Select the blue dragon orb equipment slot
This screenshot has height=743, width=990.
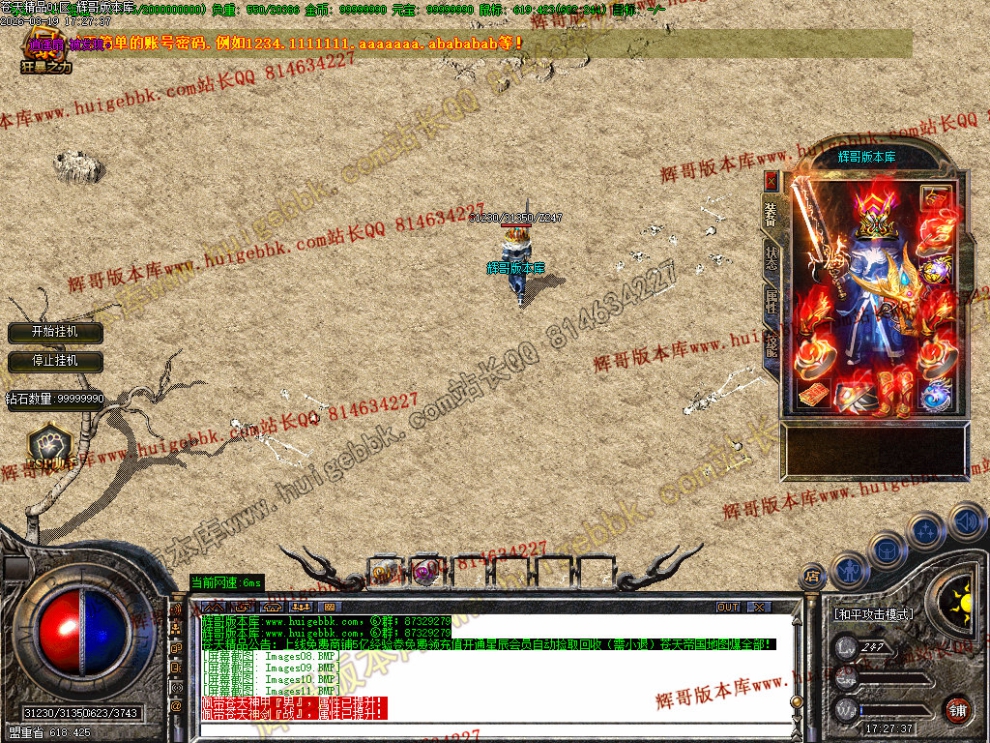(937, 396)
